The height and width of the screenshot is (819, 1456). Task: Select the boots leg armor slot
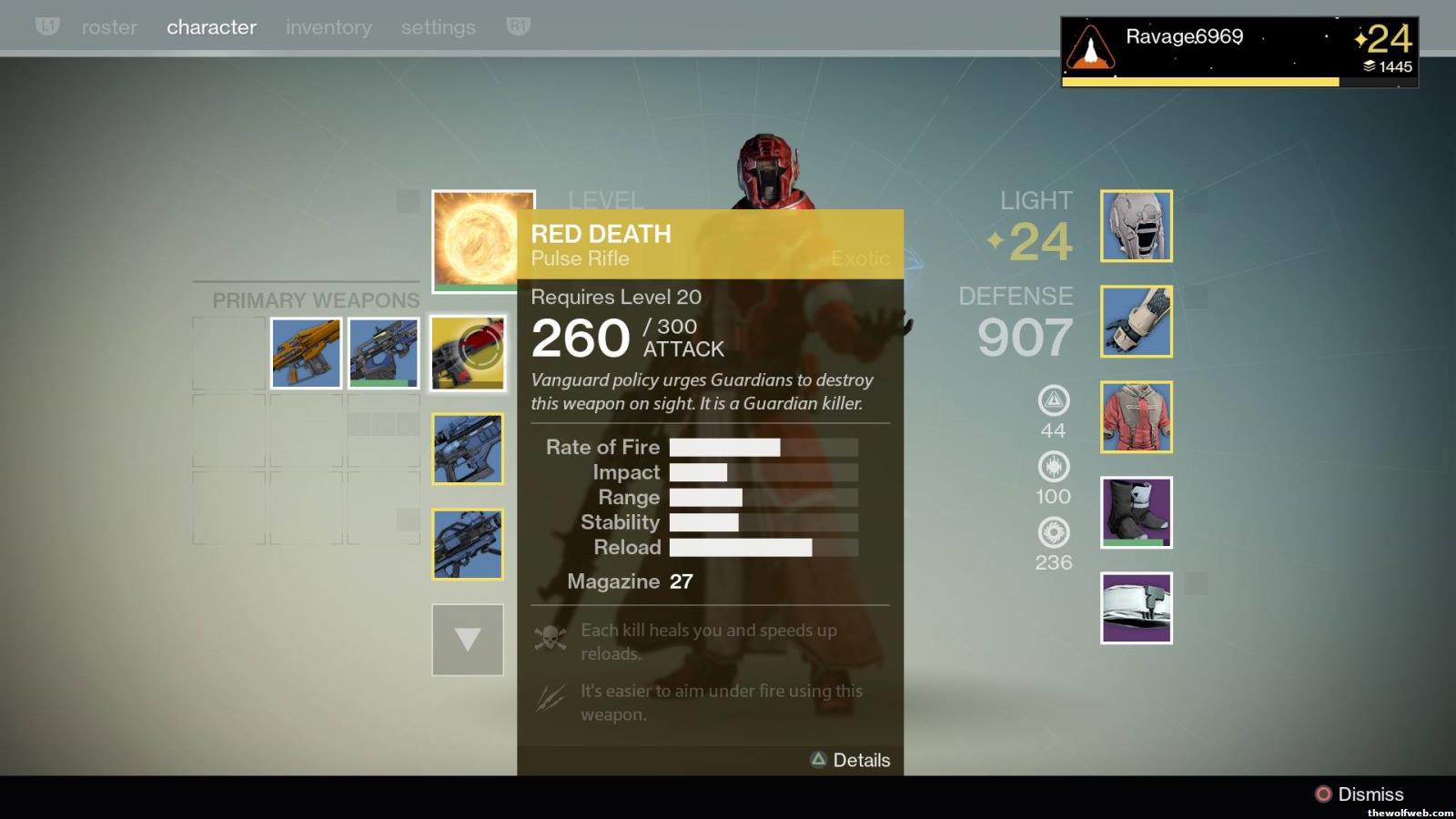(x=1137, y=512)
